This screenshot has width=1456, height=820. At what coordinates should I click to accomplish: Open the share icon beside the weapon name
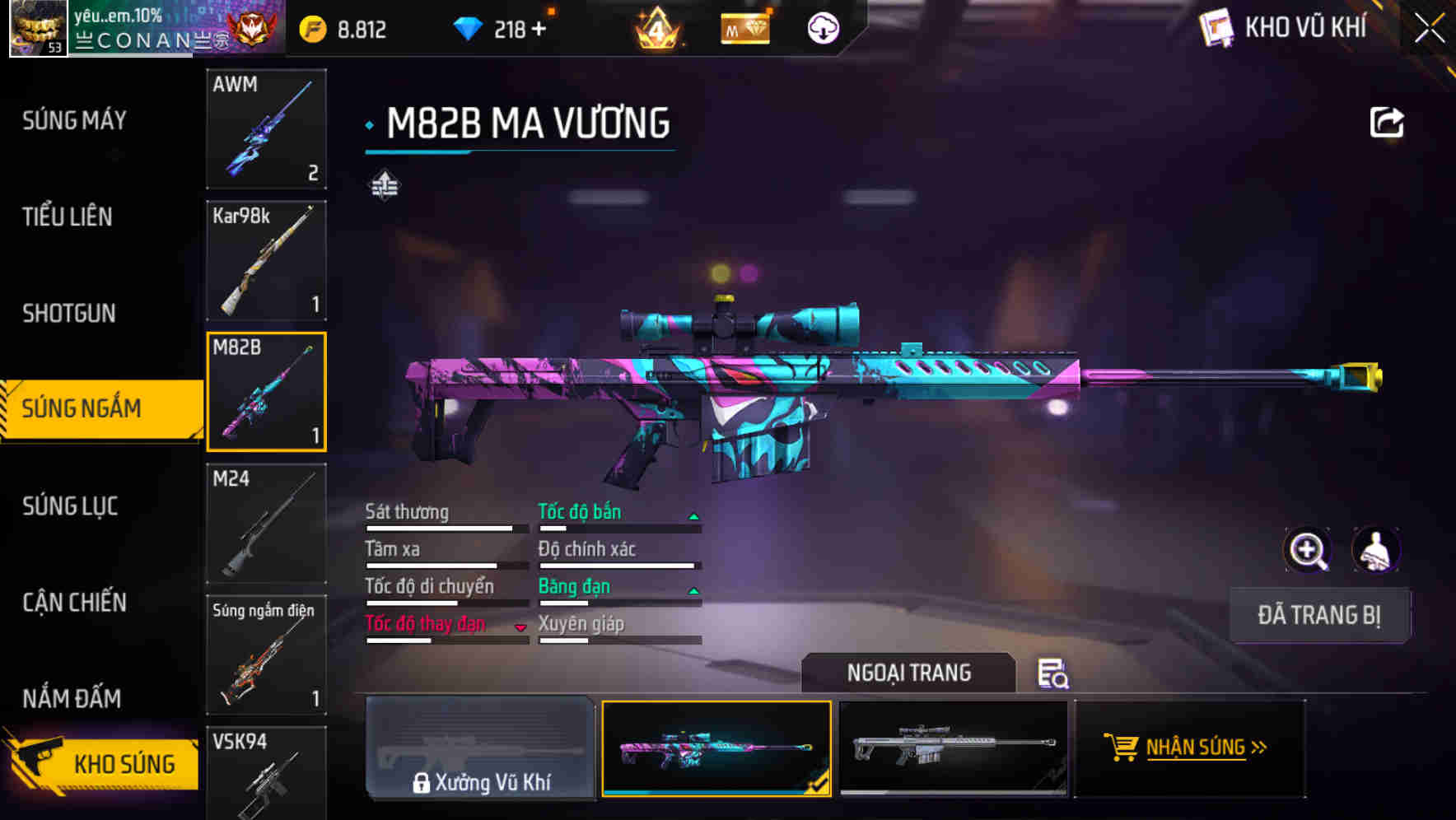coord(1388,121)
